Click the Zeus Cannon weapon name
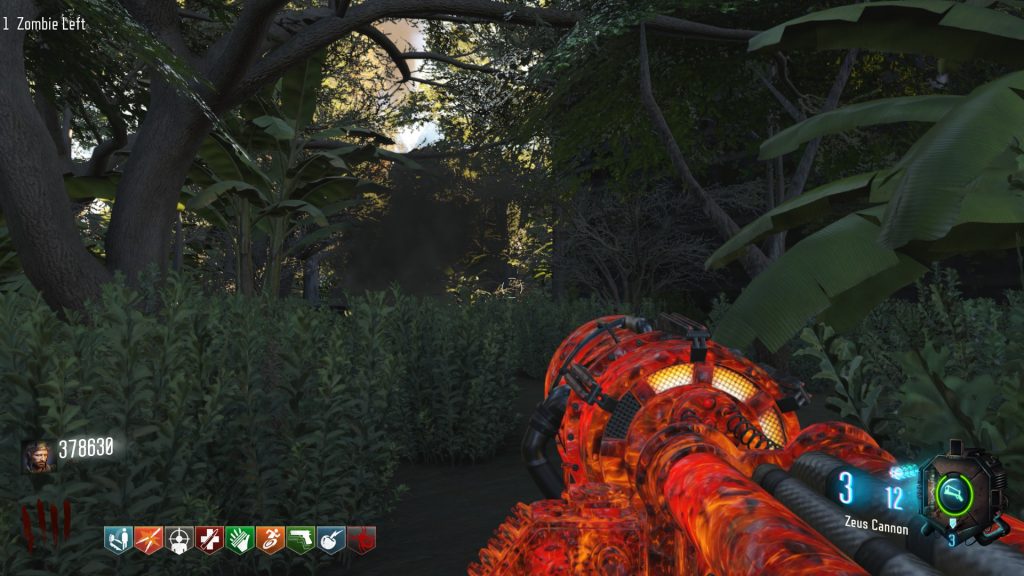 (x=874, y=528)
